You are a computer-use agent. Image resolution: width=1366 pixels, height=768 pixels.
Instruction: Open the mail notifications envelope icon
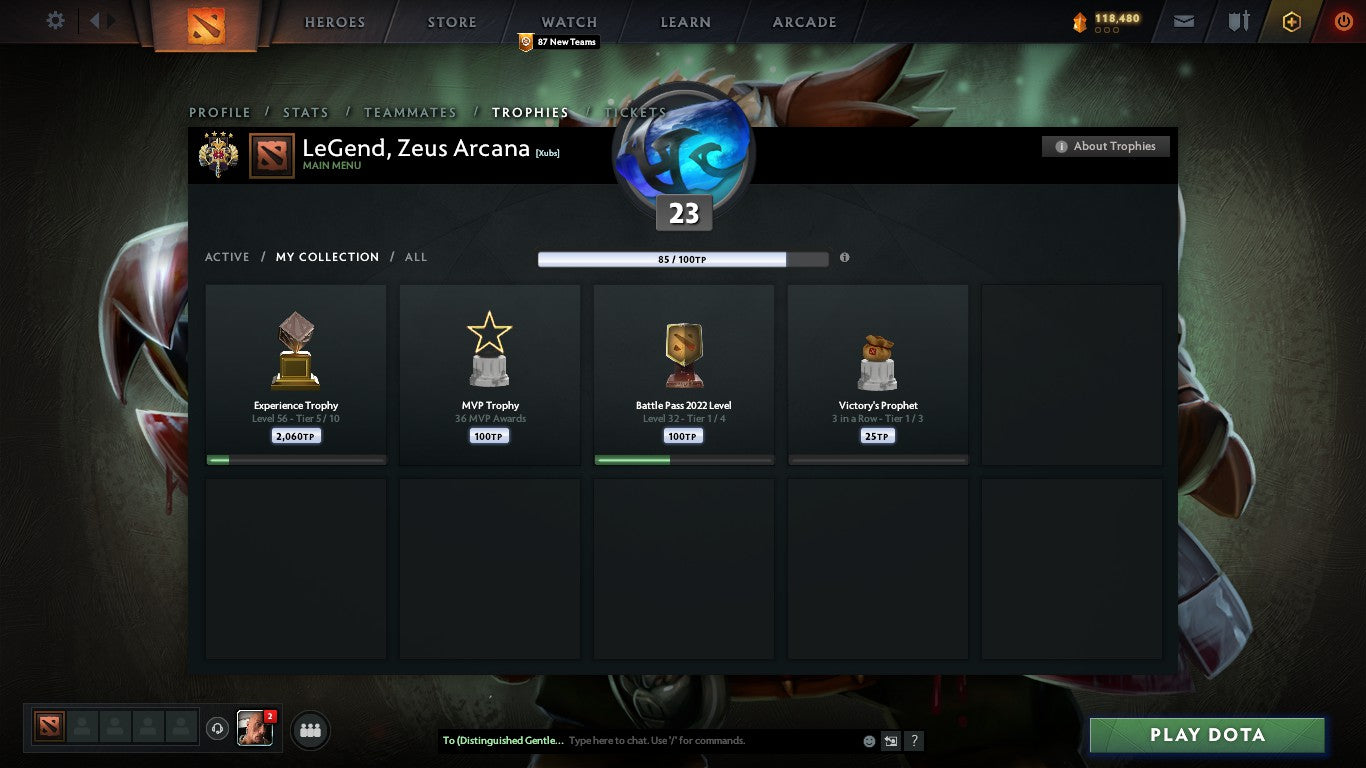click(x=1183, y=20)
